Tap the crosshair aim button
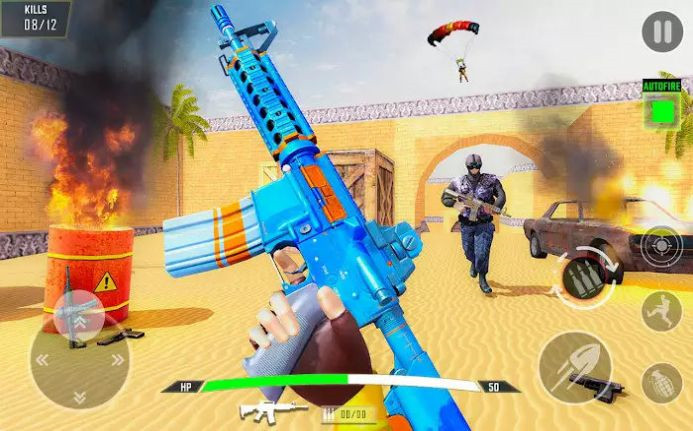Screen dimensions: 693x431 click(x=661, y=246)
